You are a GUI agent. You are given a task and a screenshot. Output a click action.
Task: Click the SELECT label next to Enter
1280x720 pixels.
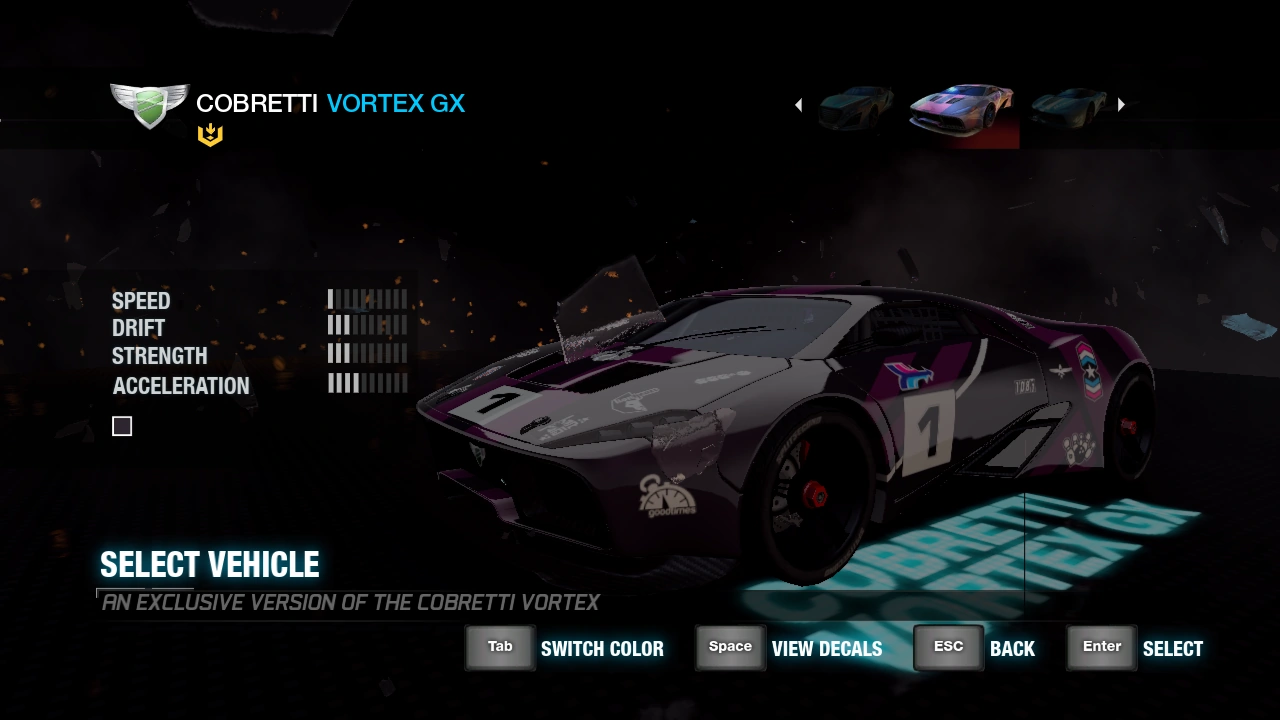[1172, 648]
